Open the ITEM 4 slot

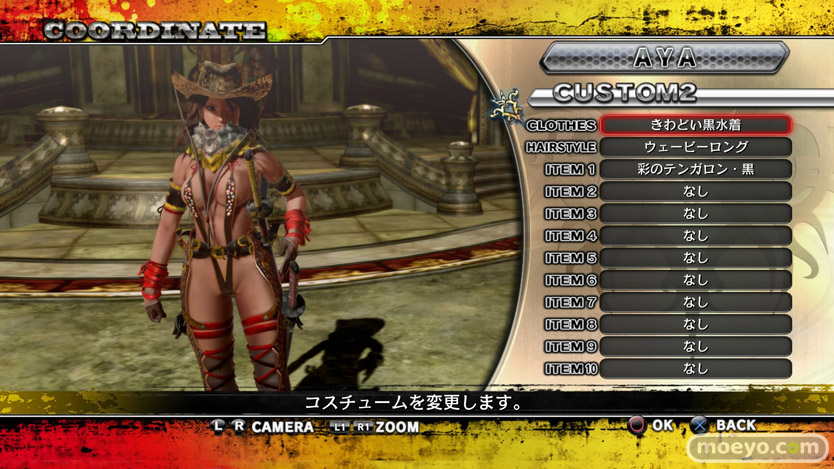[x=696, y=235]
